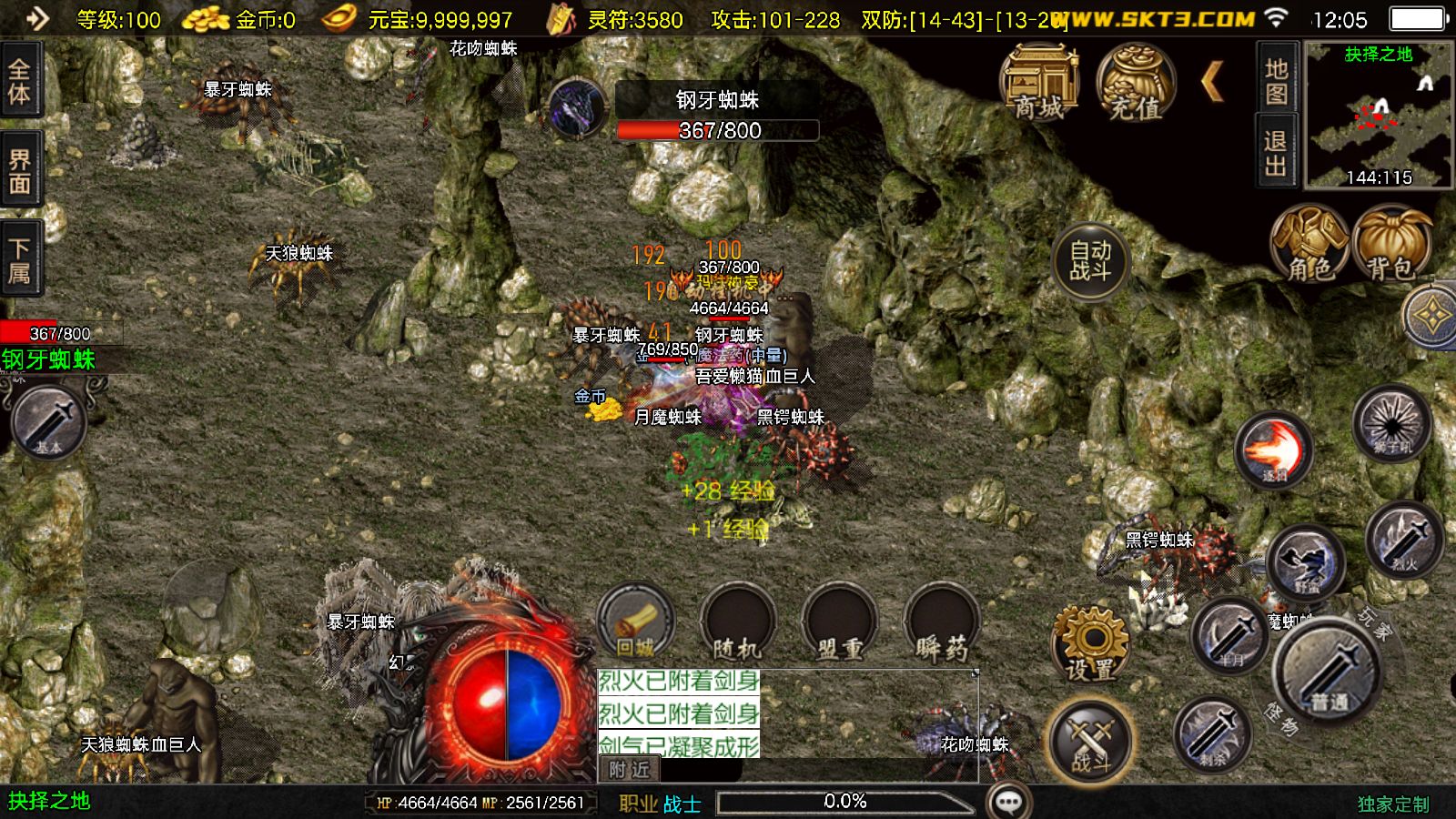The image size is (1456, 819).
Task: Toggle 自动战斗 auto-battle
Action: pos(1089,261)
